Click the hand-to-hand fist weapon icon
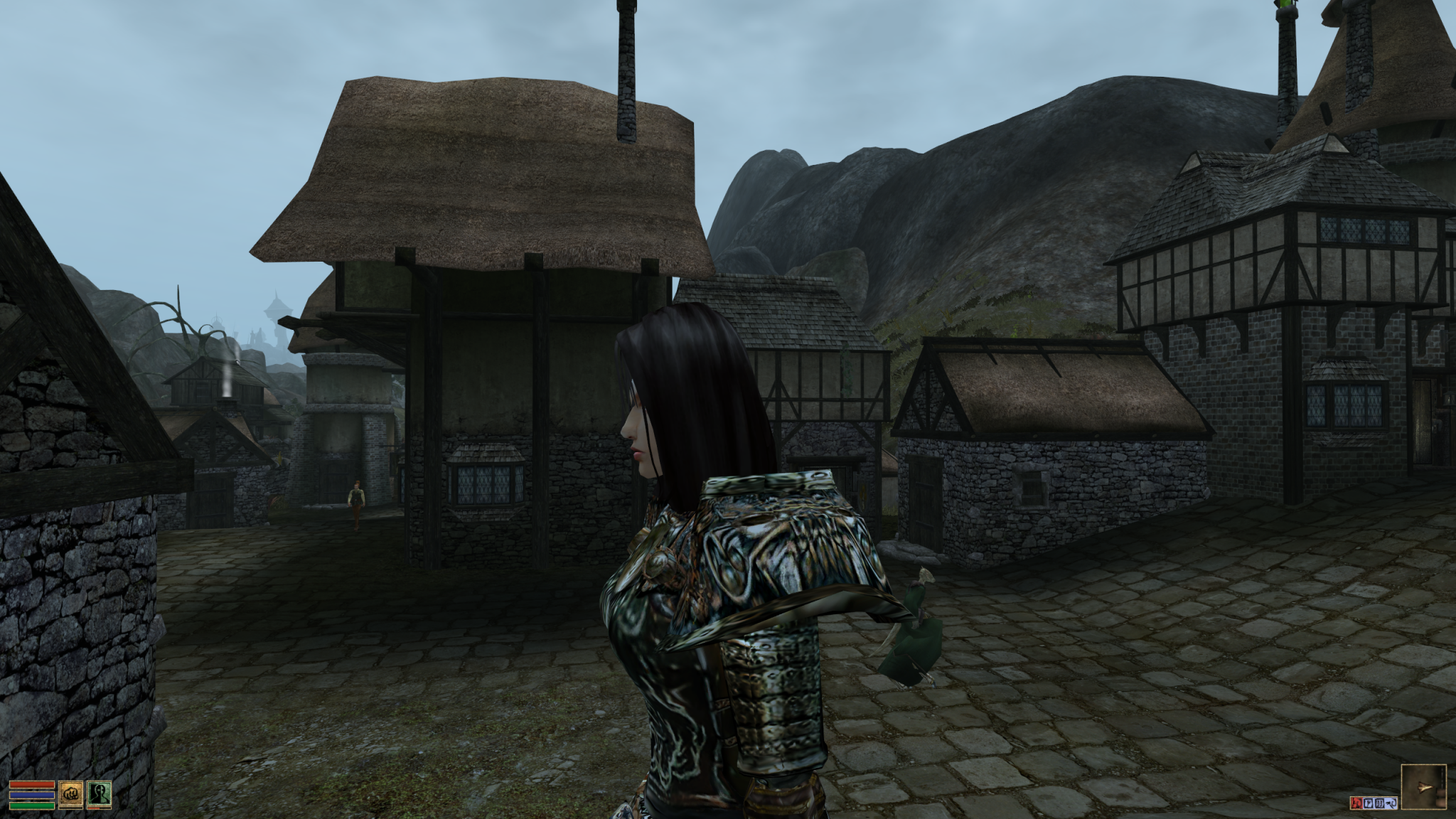1456x819 pixels. [71, 794]
